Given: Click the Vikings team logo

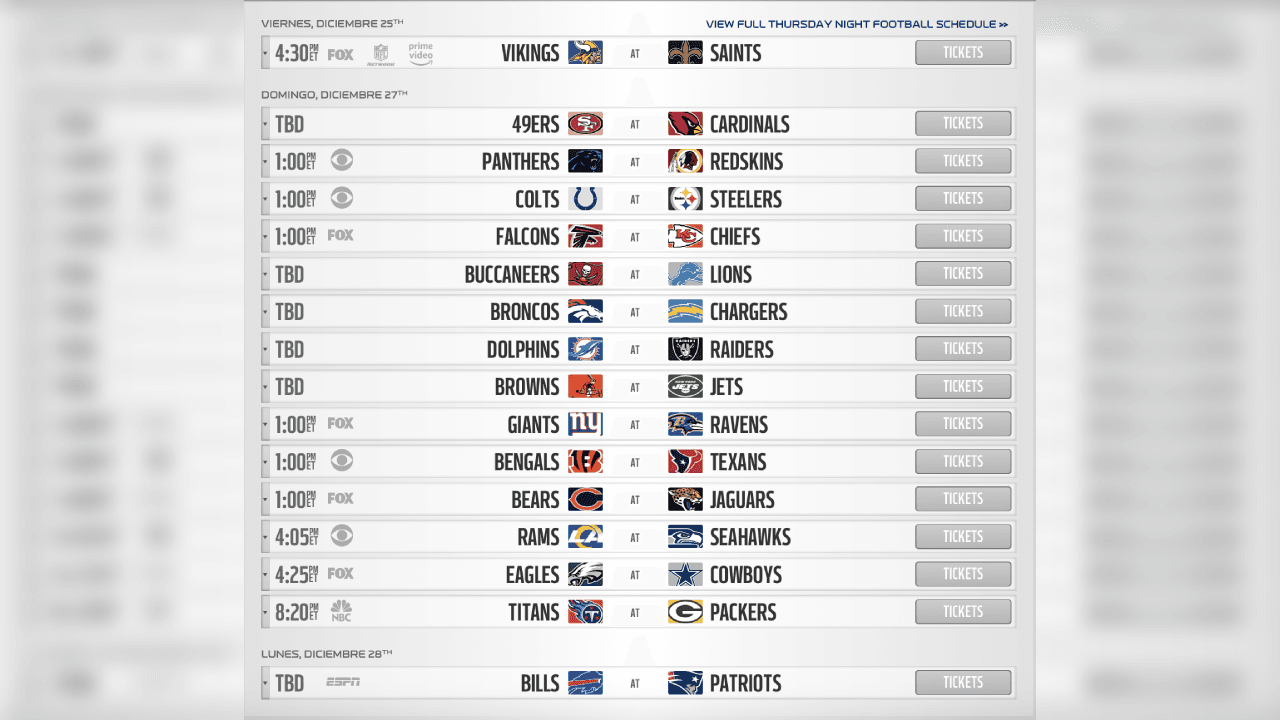Looking at the screenshot, I should (x=586, y=52).
